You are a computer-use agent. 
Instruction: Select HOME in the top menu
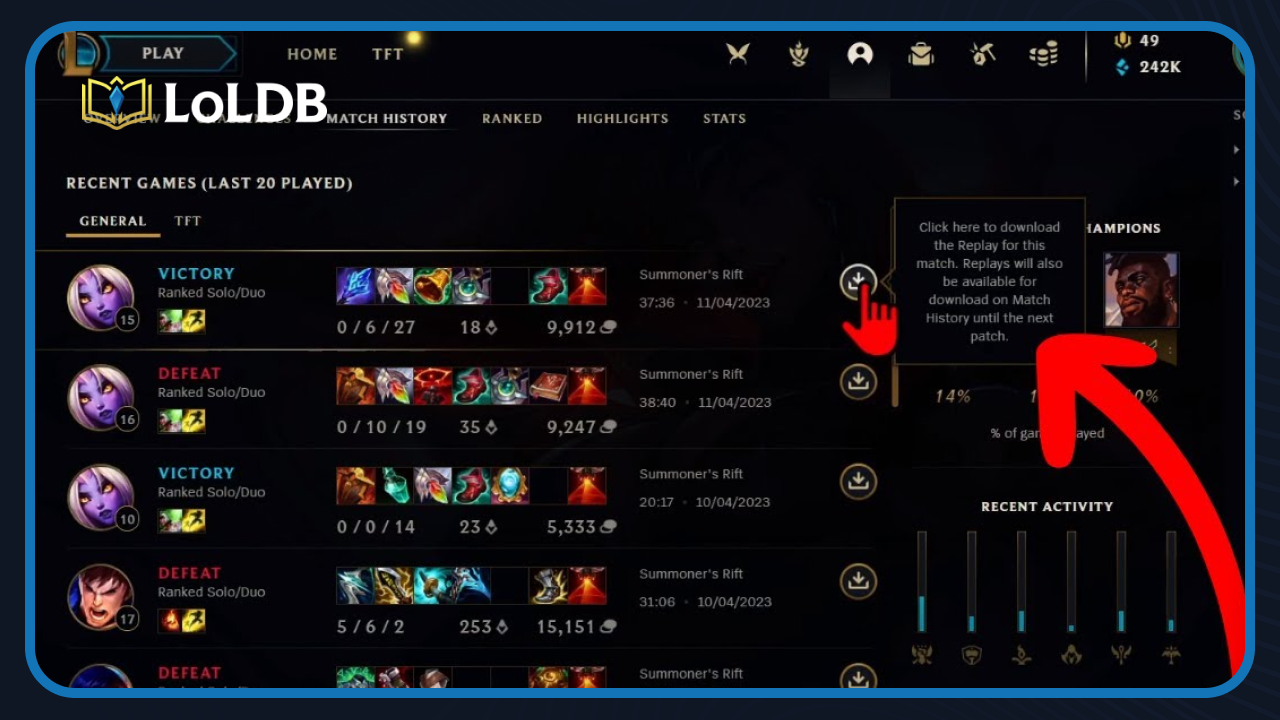(312, 54)
